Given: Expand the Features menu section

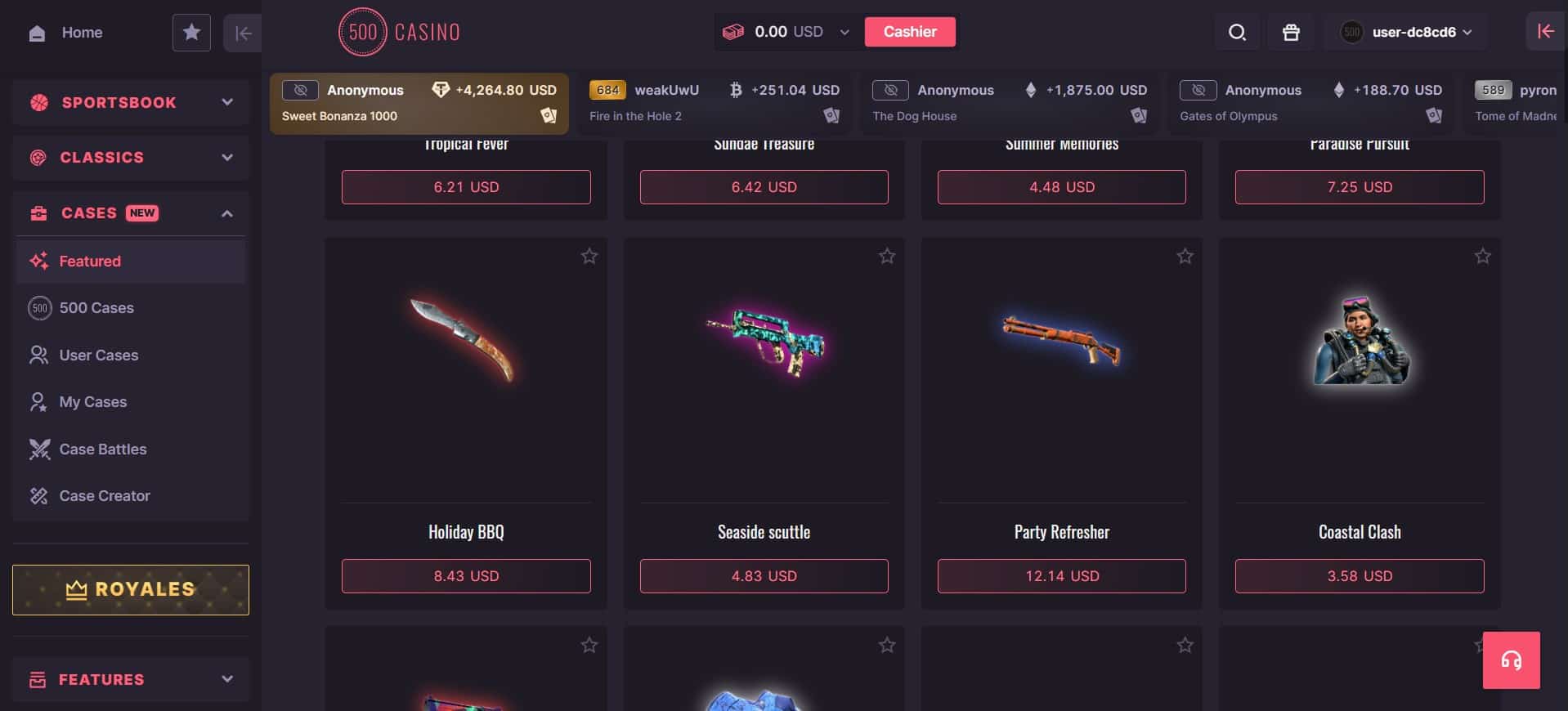Looking at the screenshot, I should click(x=131, y=679).
